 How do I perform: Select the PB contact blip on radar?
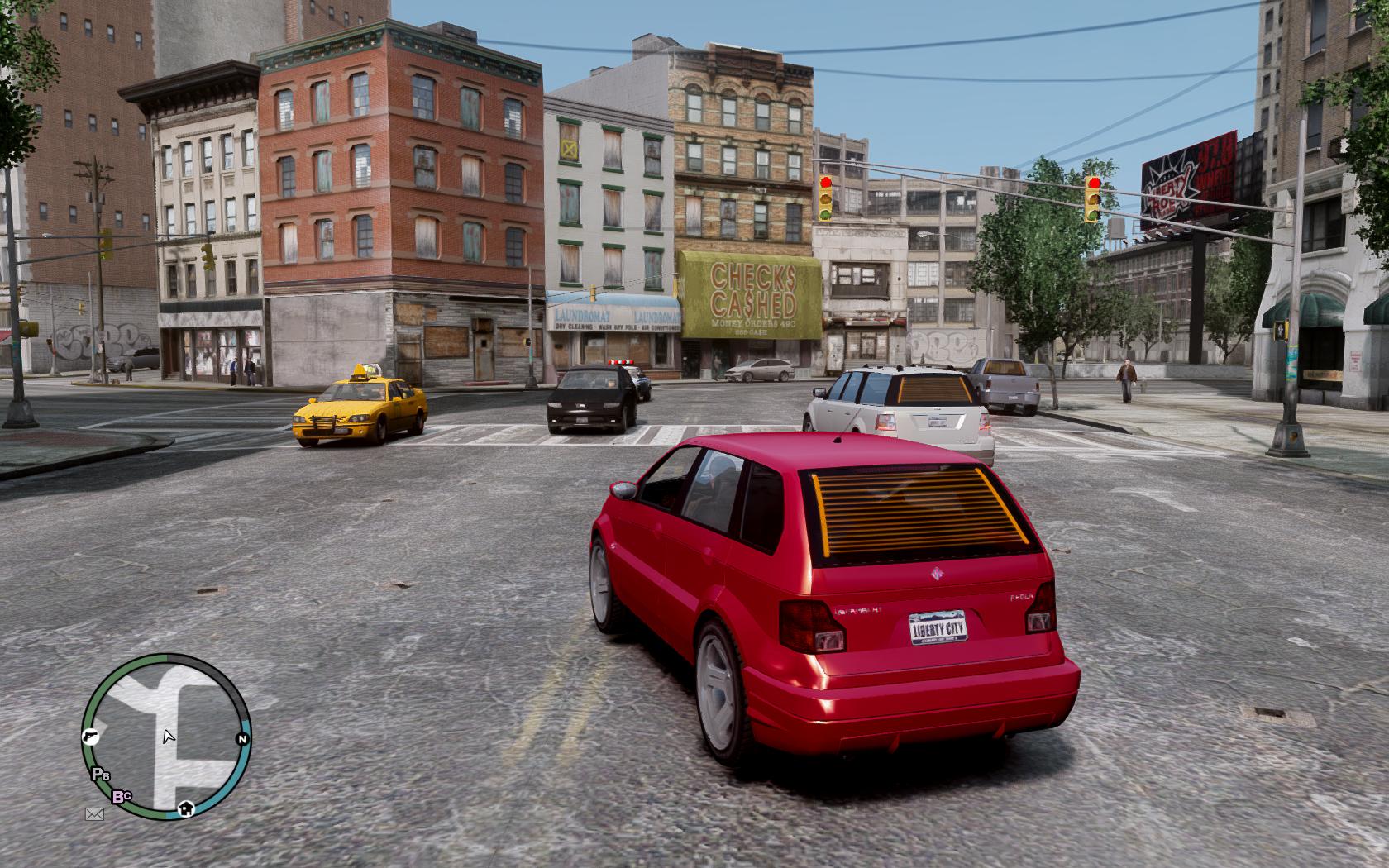click(x=100, y=775)
